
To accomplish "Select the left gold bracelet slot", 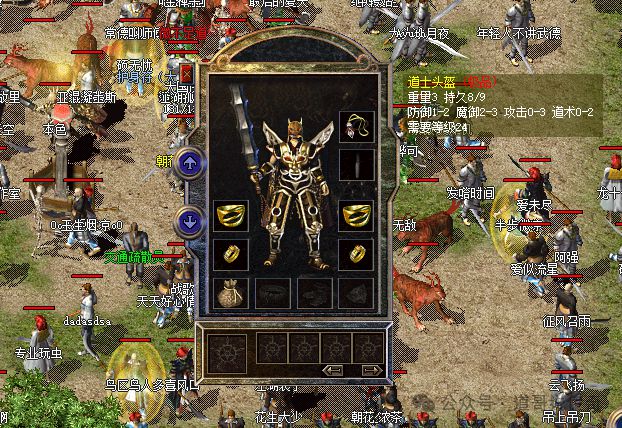I will coord(229,215).
